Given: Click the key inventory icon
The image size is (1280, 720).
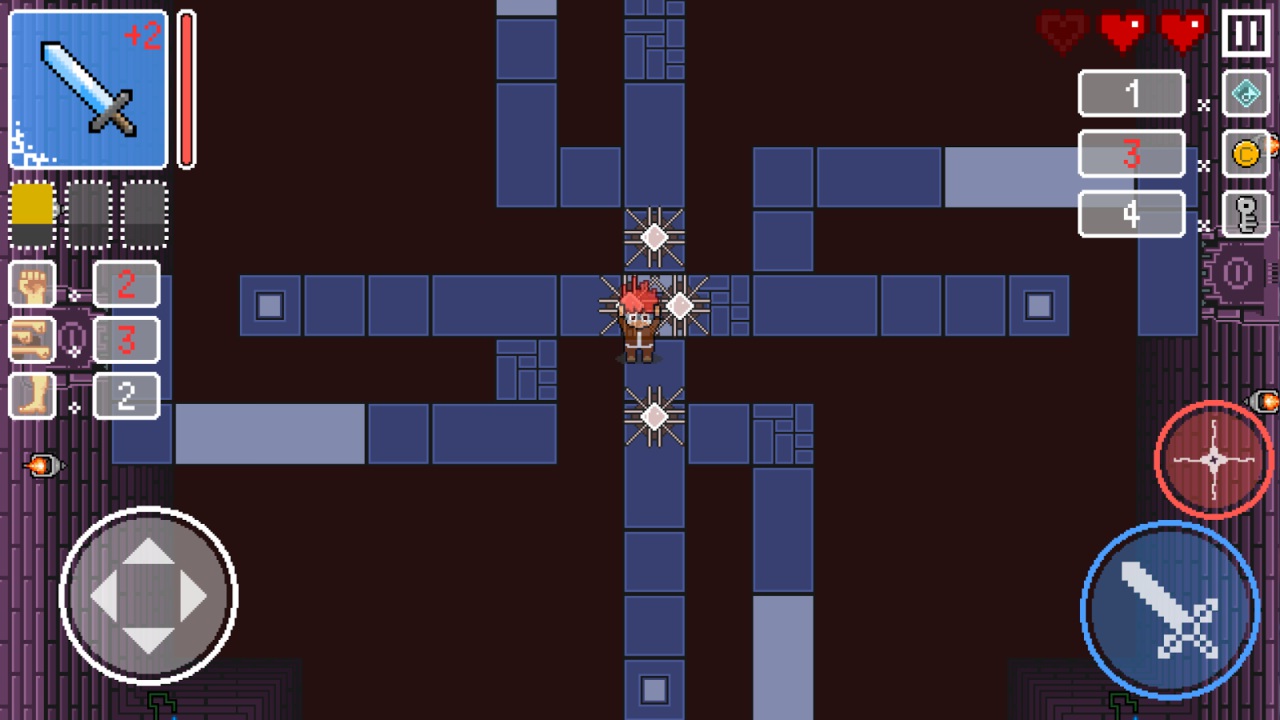Looking at the screenshot, I should [x=1246, y=214].
